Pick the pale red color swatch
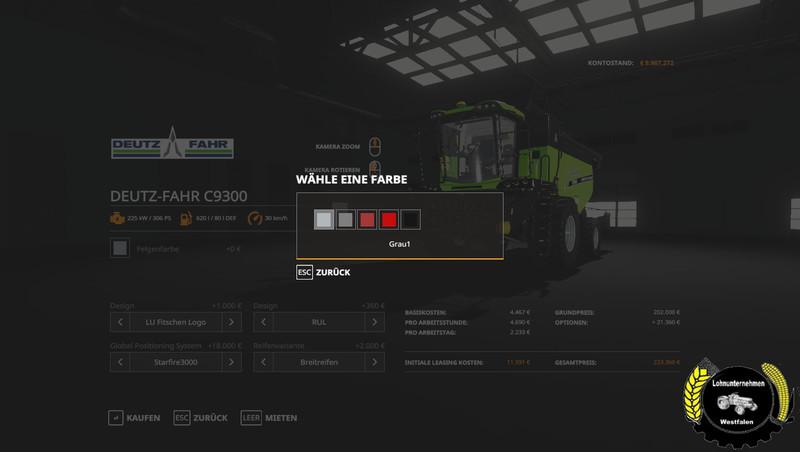This screenshot has width=800, height=452. tap(367, 220)
